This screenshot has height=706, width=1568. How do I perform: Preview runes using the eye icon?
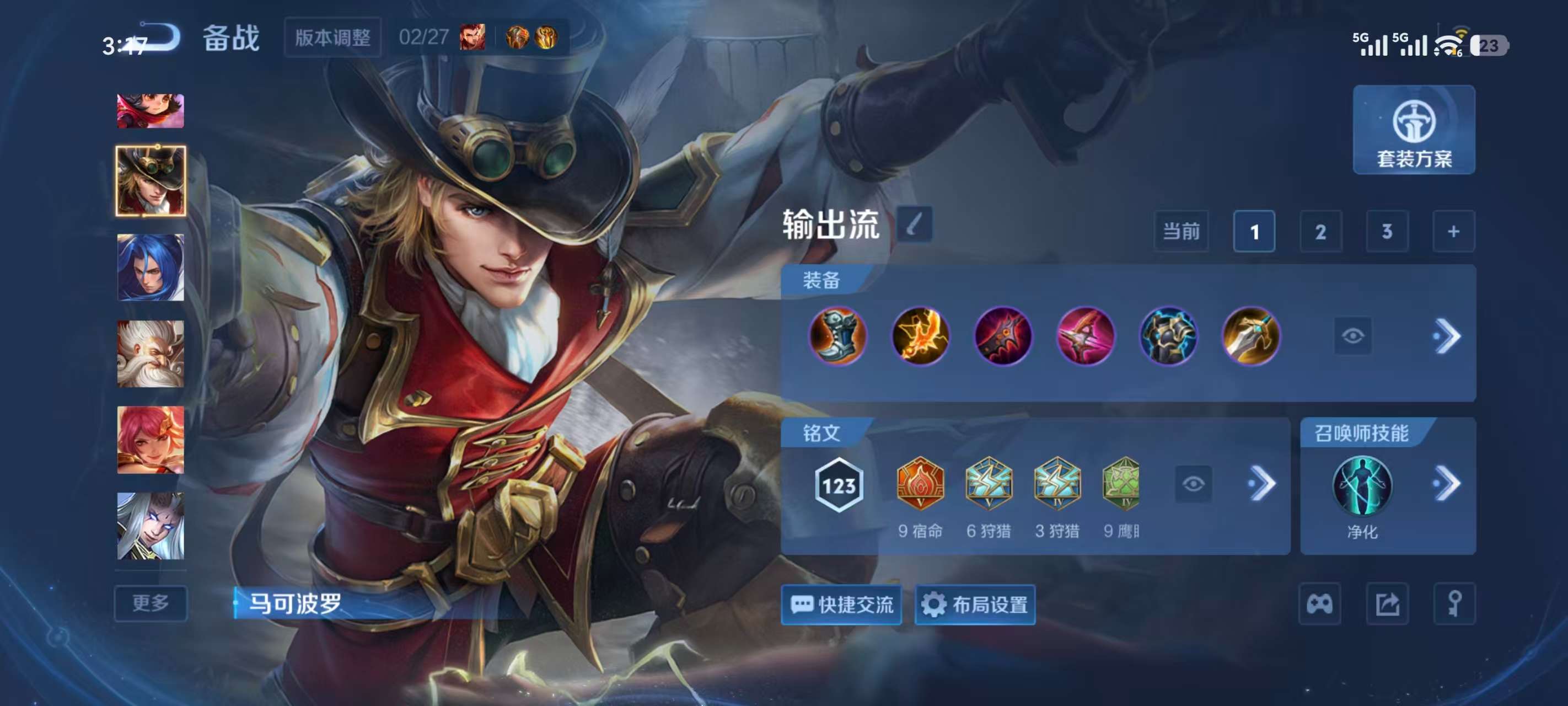[x=1194, y=483]
